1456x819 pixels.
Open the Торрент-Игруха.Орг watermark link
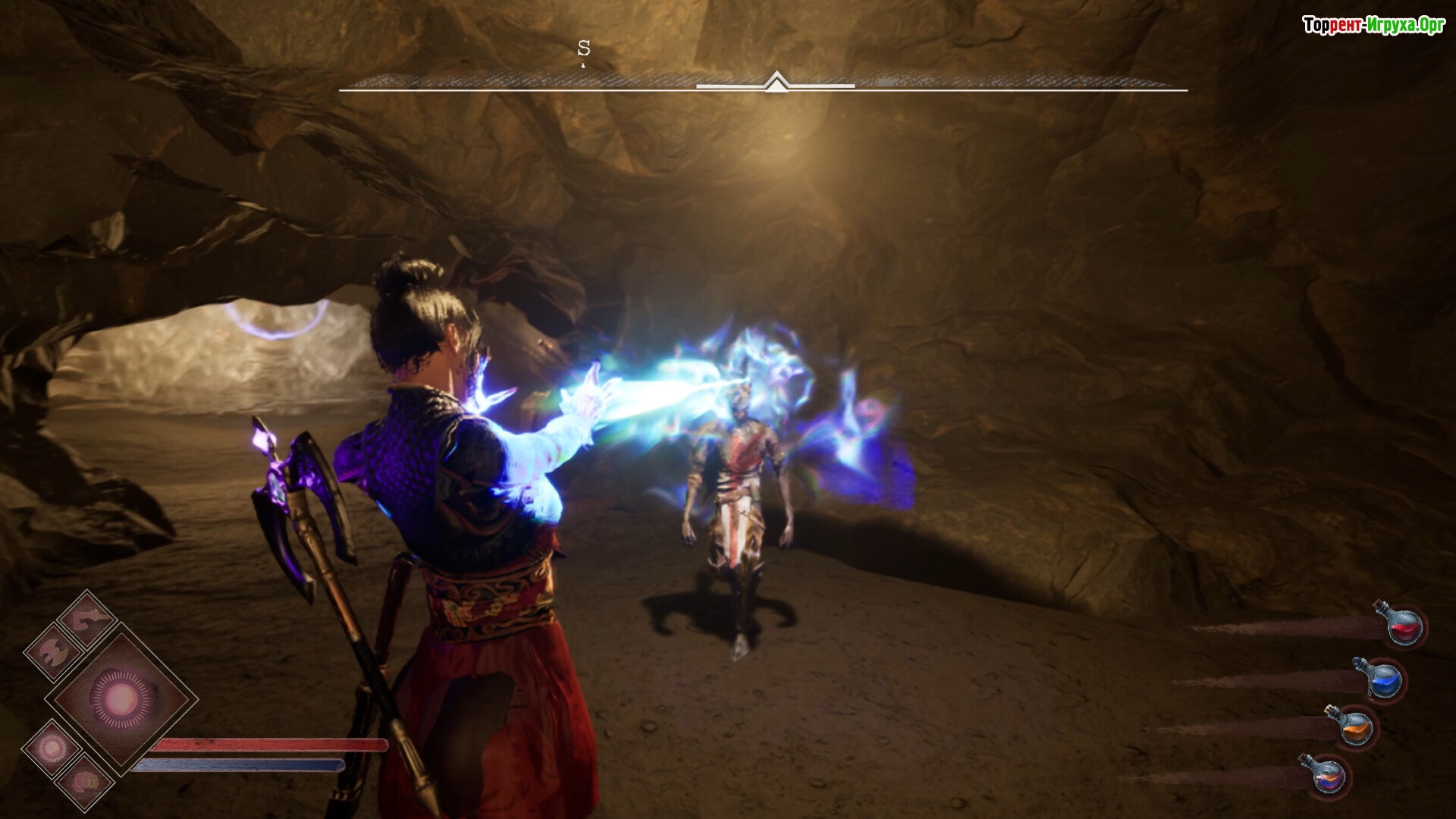pos(1373,26)
